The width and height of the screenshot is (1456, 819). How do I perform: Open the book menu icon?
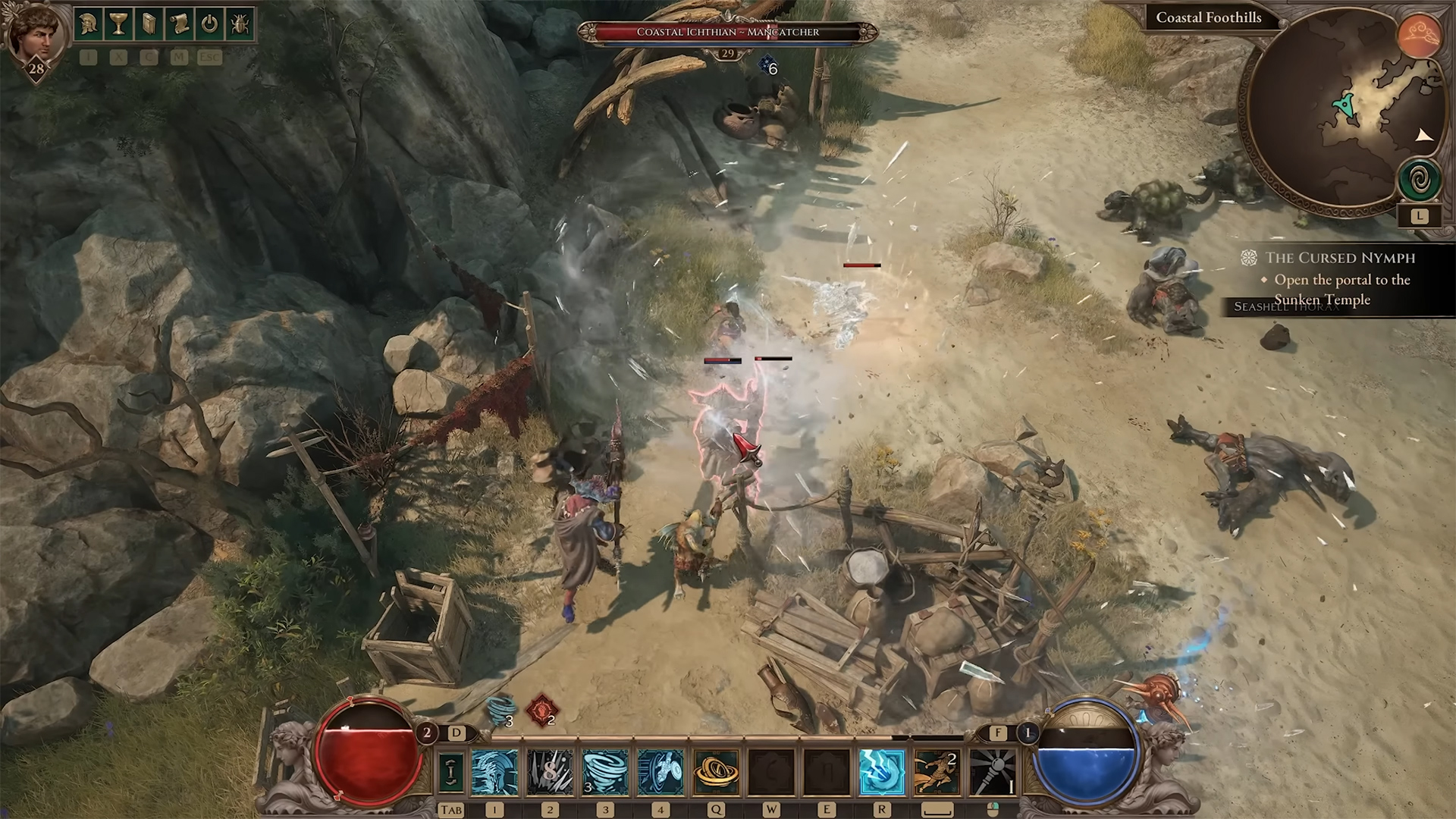[x=149, y=24]
